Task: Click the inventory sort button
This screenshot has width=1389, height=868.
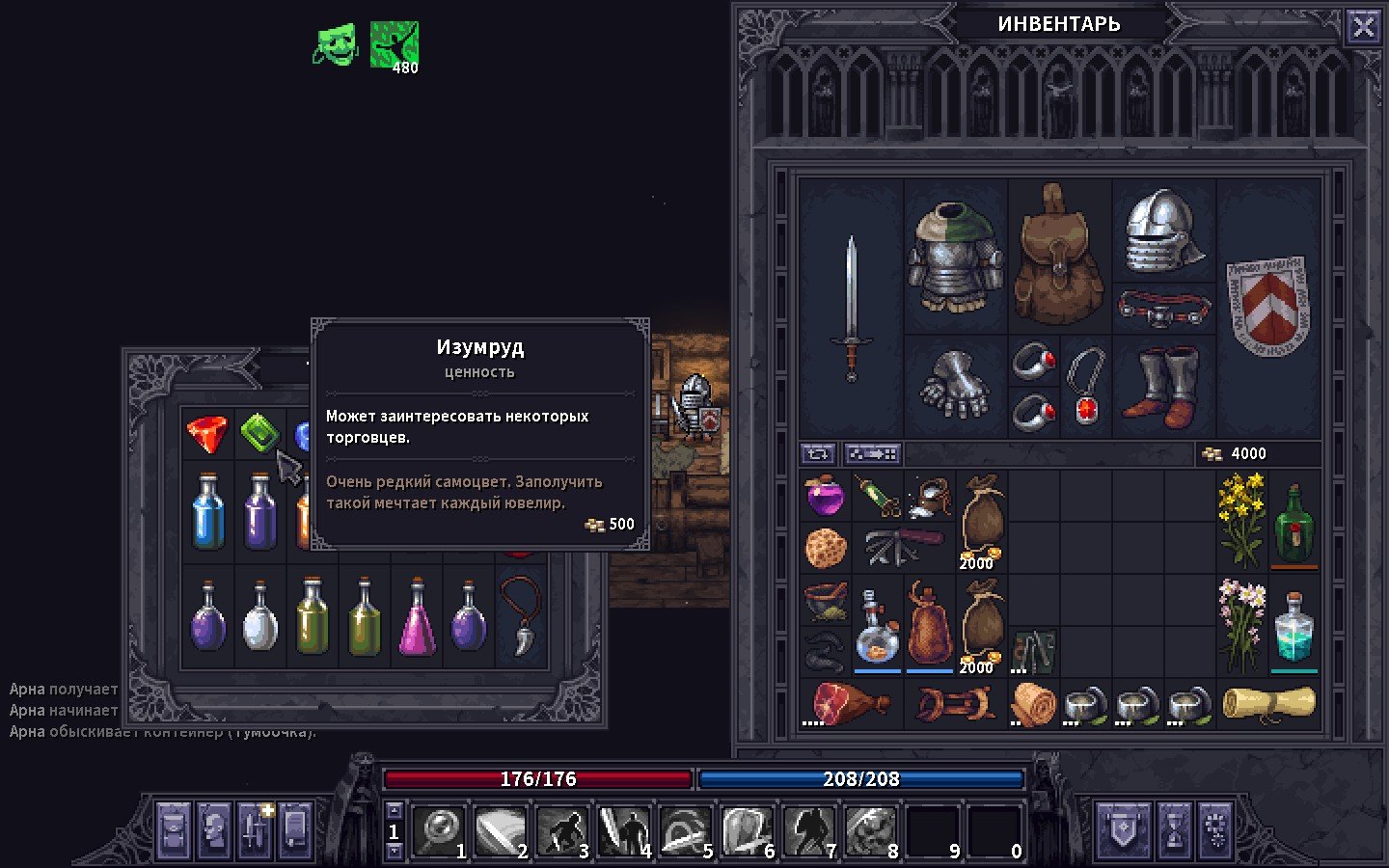Action: tap(818, 453)
